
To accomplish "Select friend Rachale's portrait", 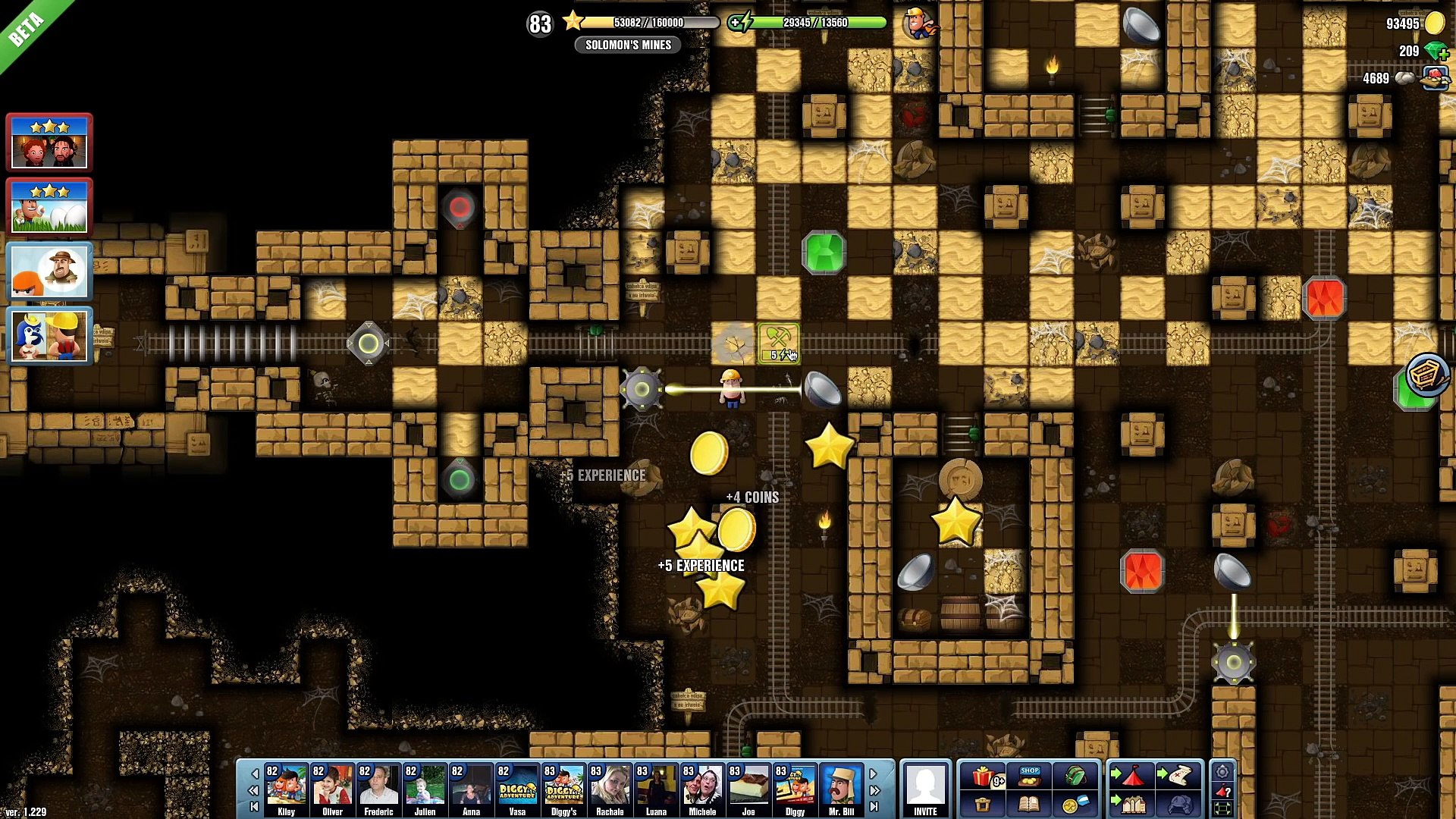I will (x=610, y=789).
